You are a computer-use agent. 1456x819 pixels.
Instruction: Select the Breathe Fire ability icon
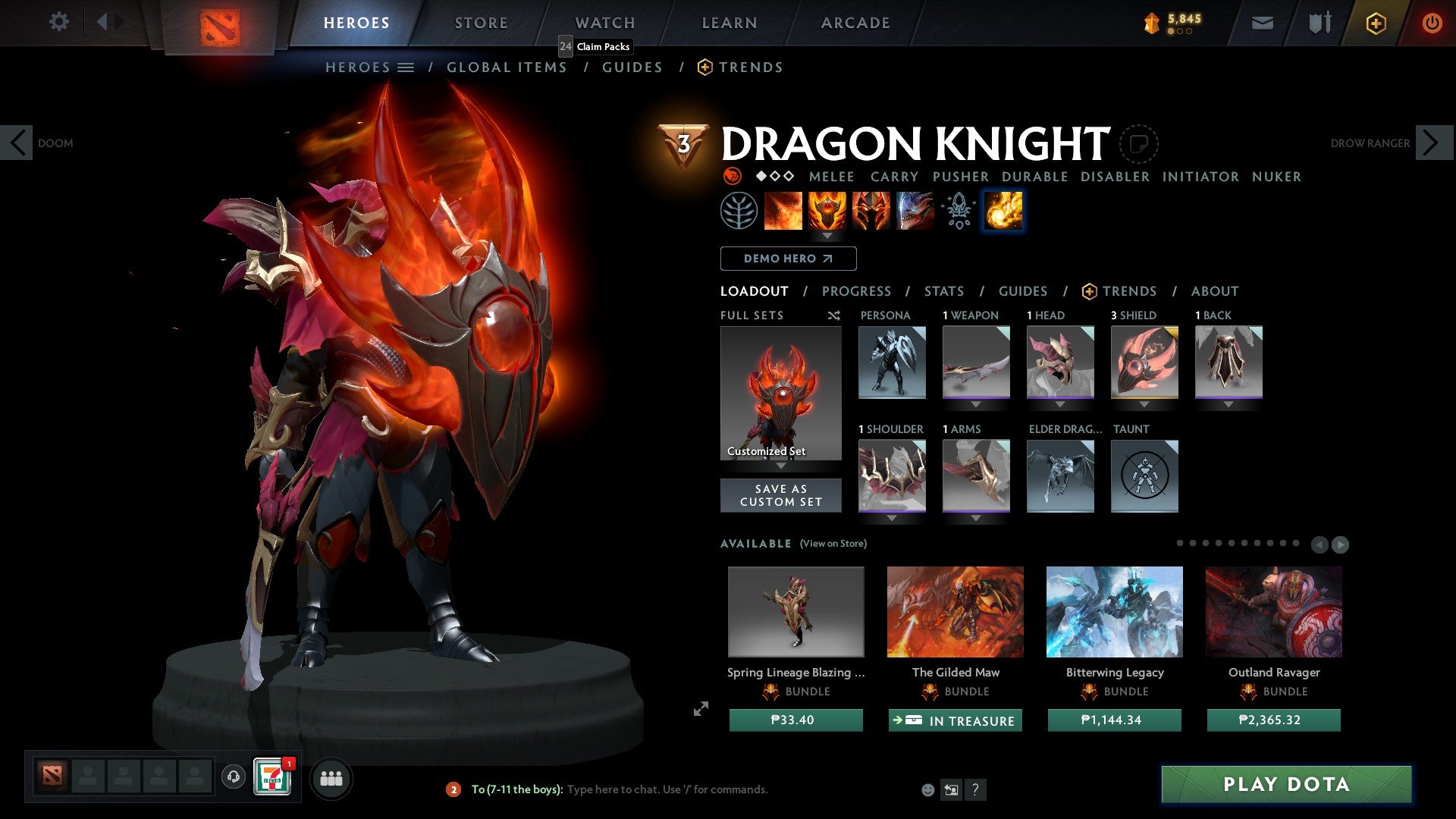[783, 211]
